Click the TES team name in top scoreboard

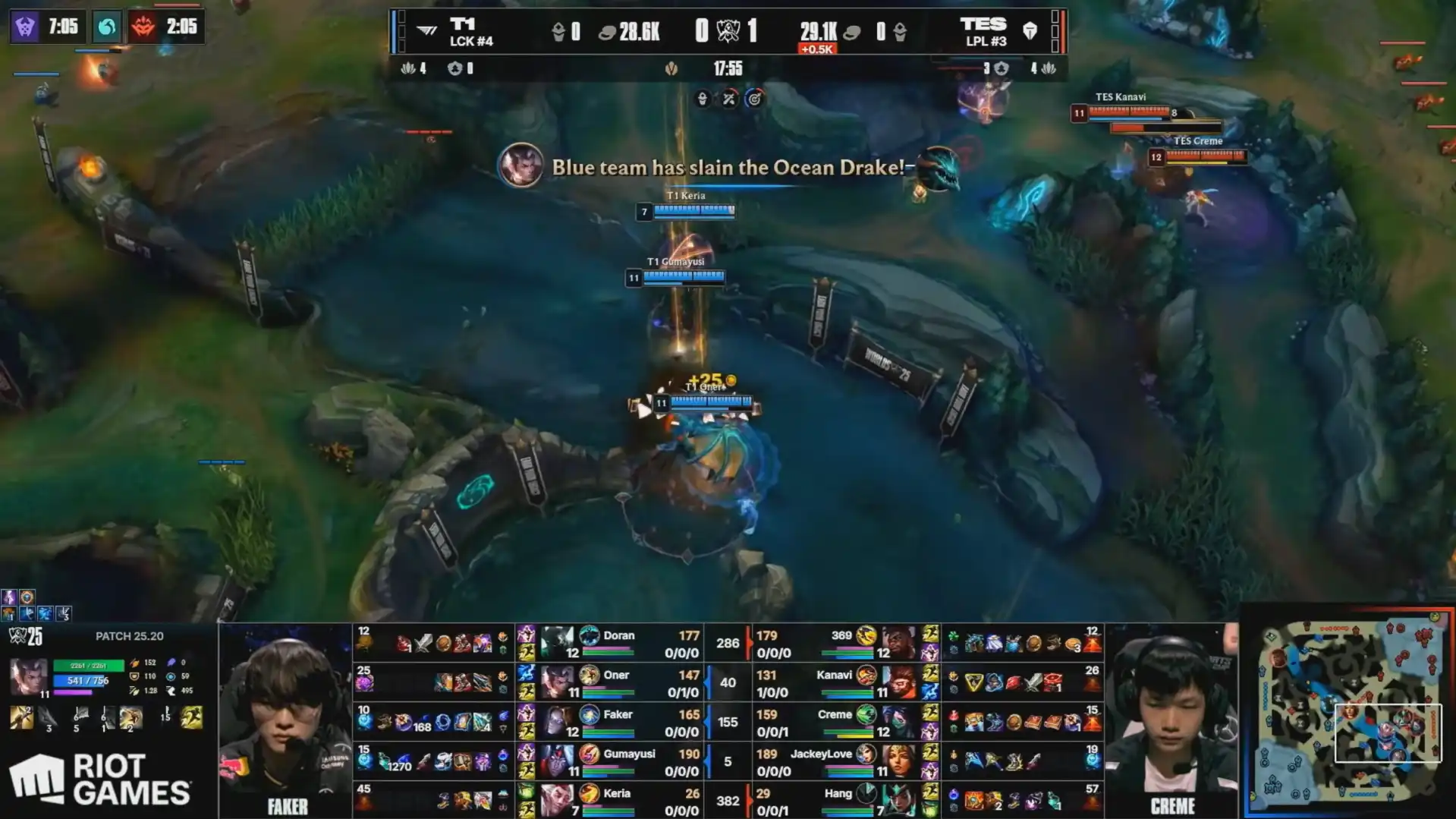(x=984, y=25)
